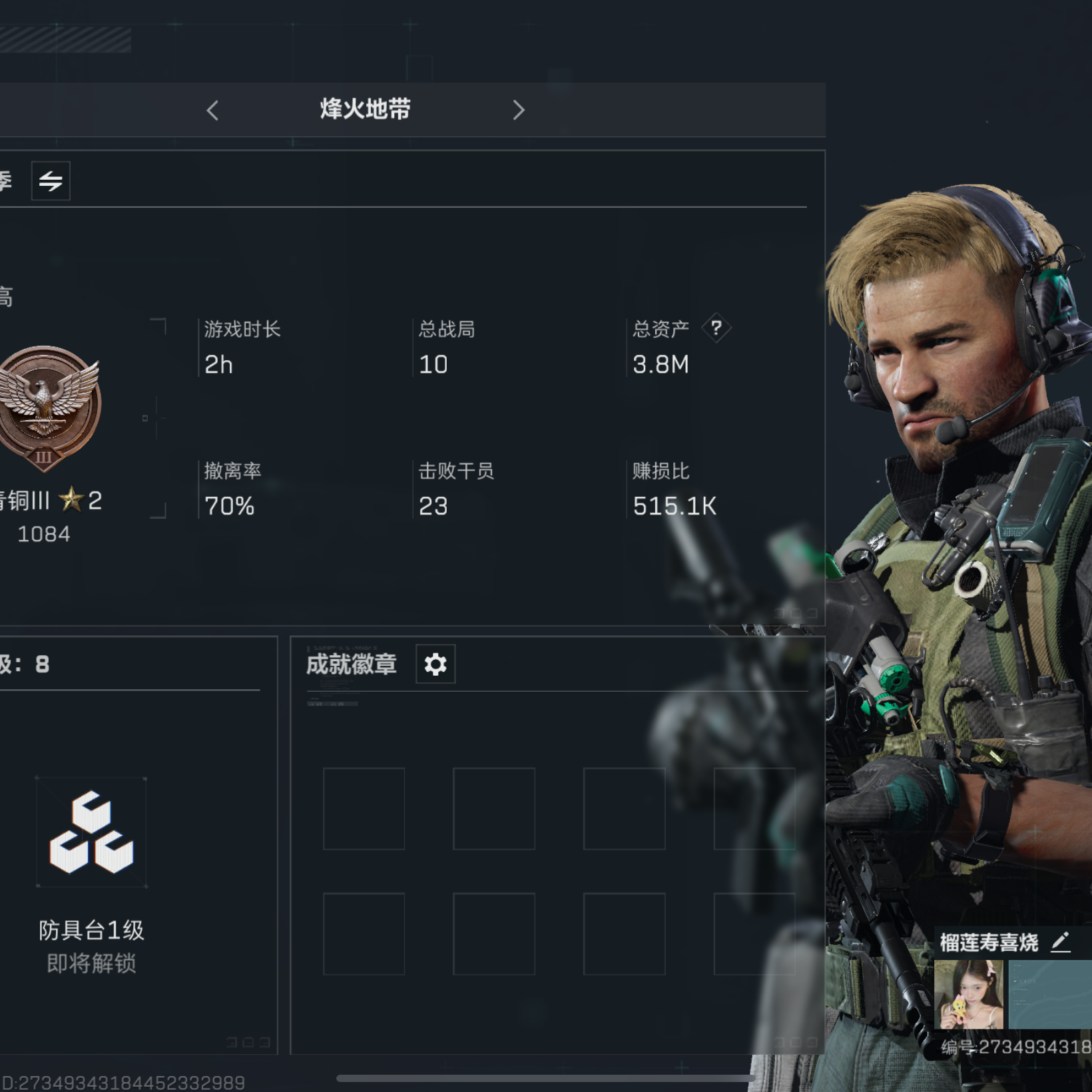The width and height of the screenshot is (1092, 1092).
Task: Select the bronze III rank eagle emblem
Action: click(47, 407)
